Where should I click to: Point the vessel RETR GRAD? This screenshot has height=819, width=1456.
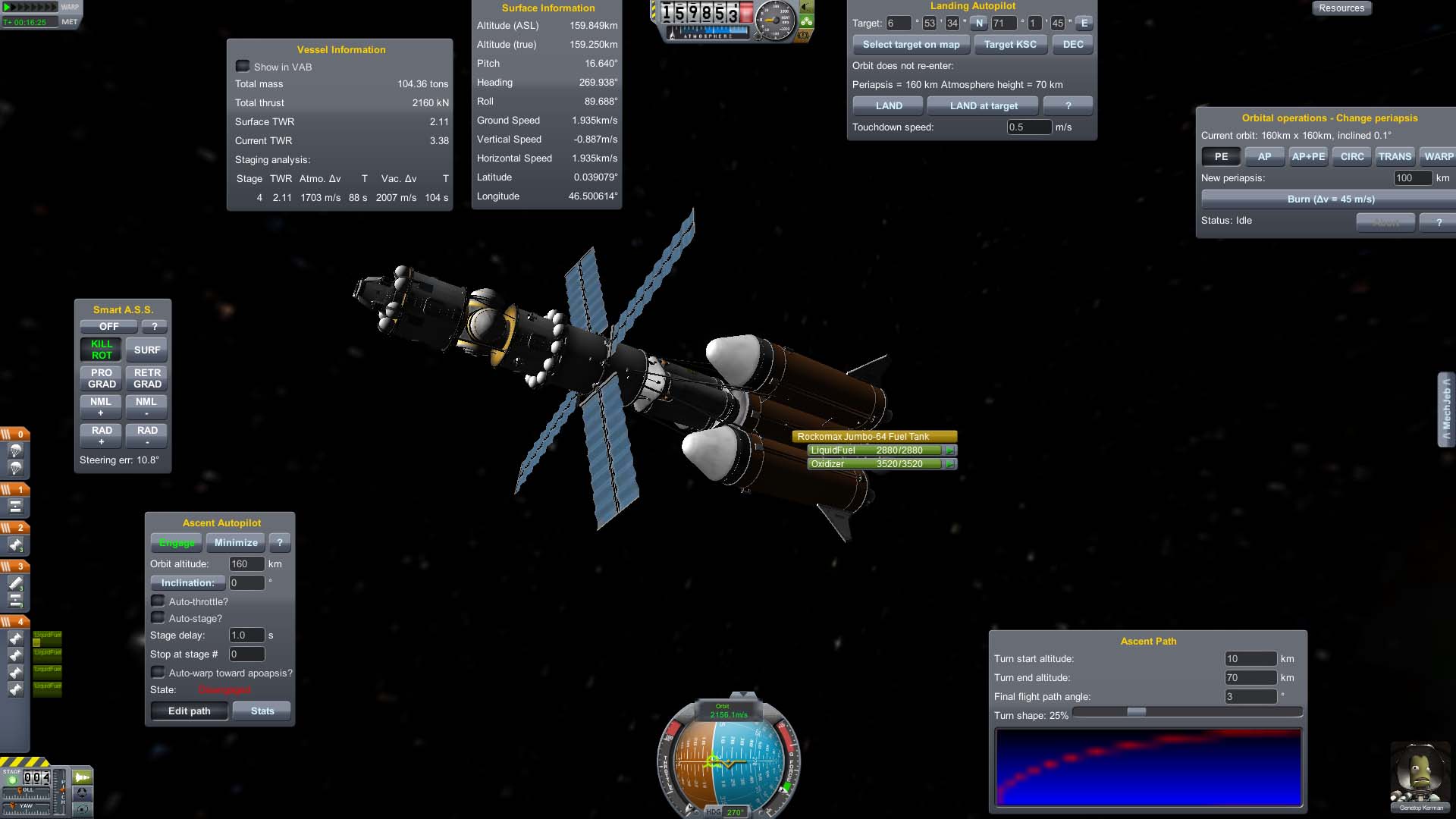[147, 378]
